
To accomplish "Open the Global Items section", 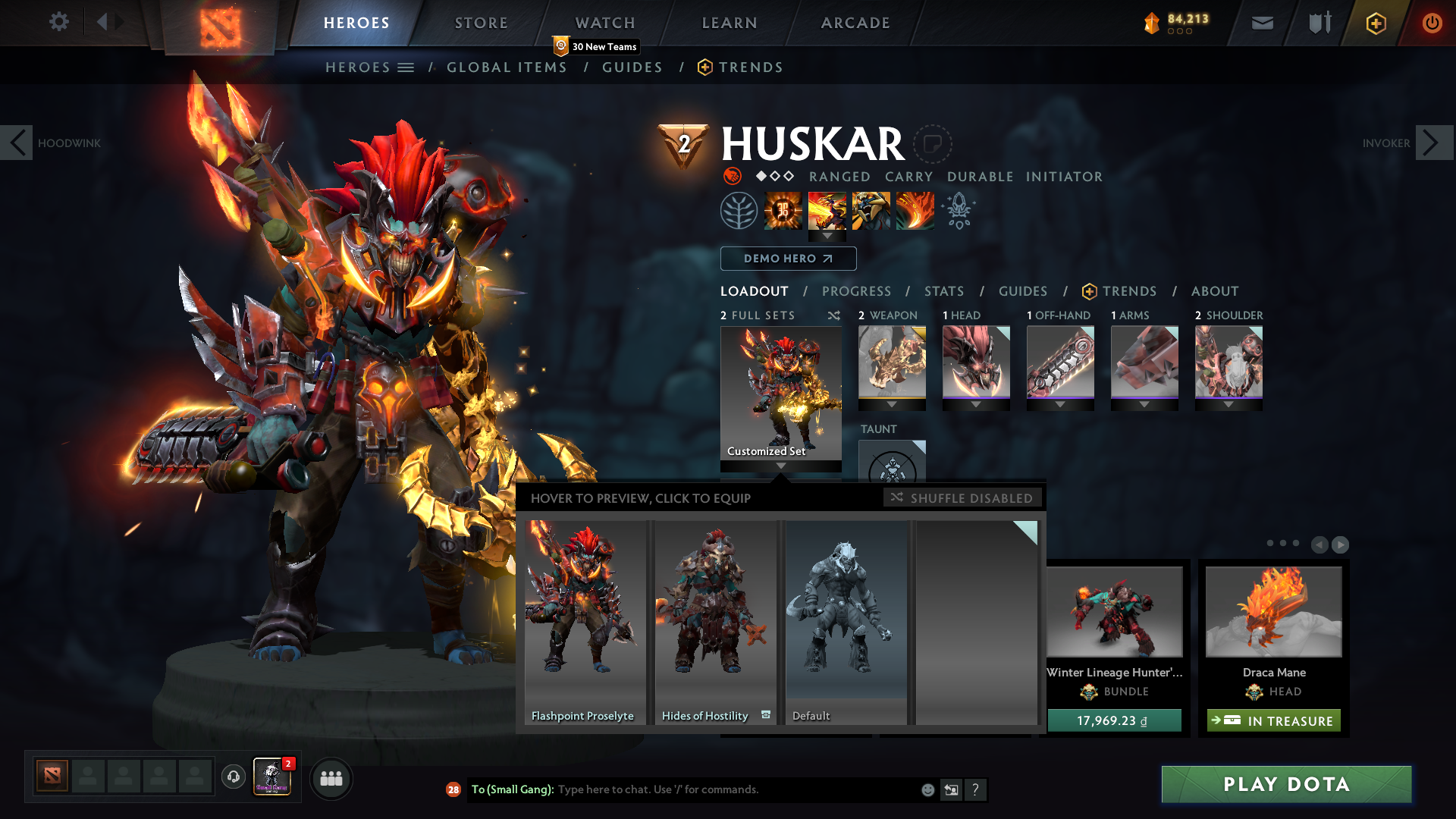I will click(507, 67).
